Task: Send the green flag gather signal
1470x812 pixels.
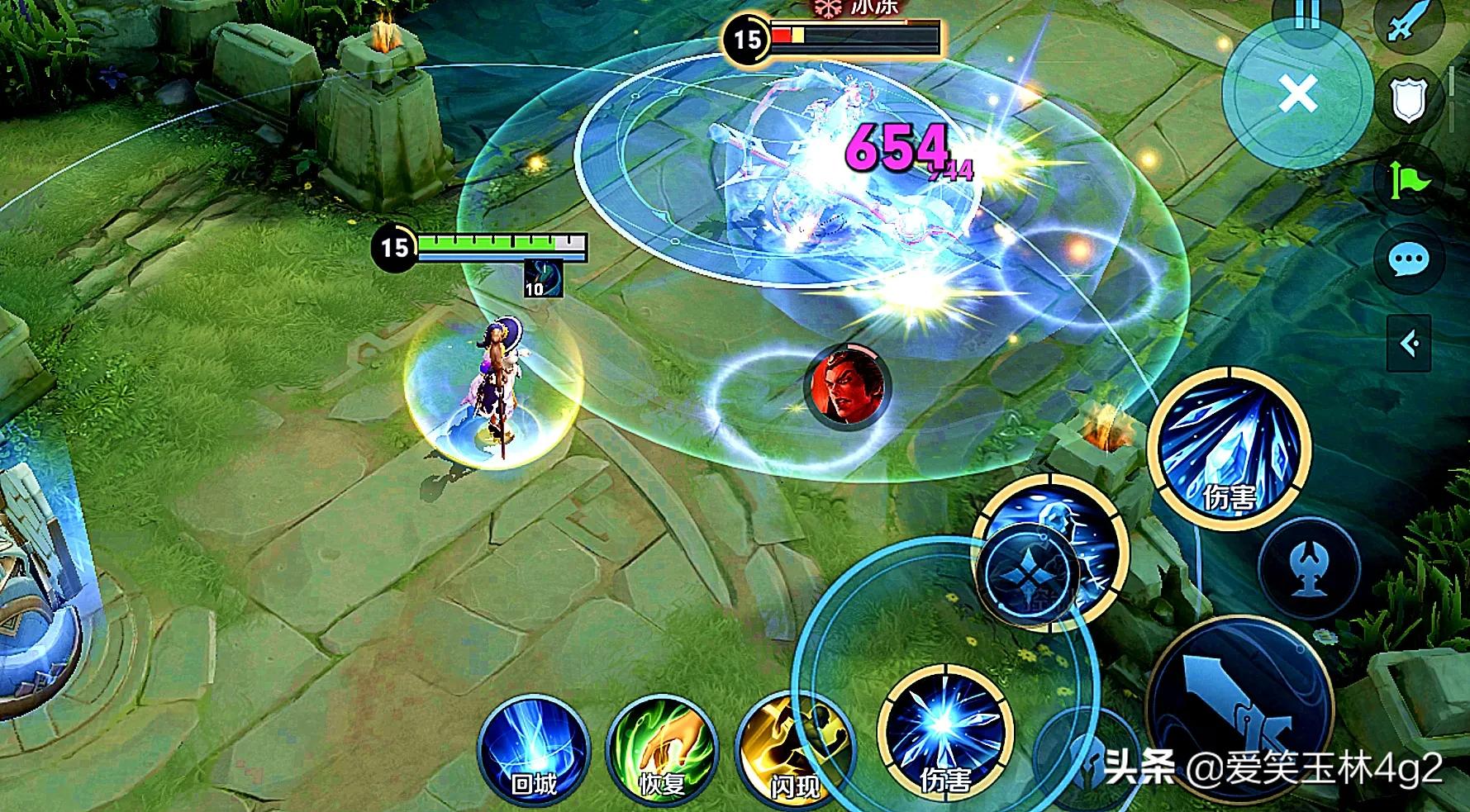Action: pyautogui.click(x=1407, y=181)
